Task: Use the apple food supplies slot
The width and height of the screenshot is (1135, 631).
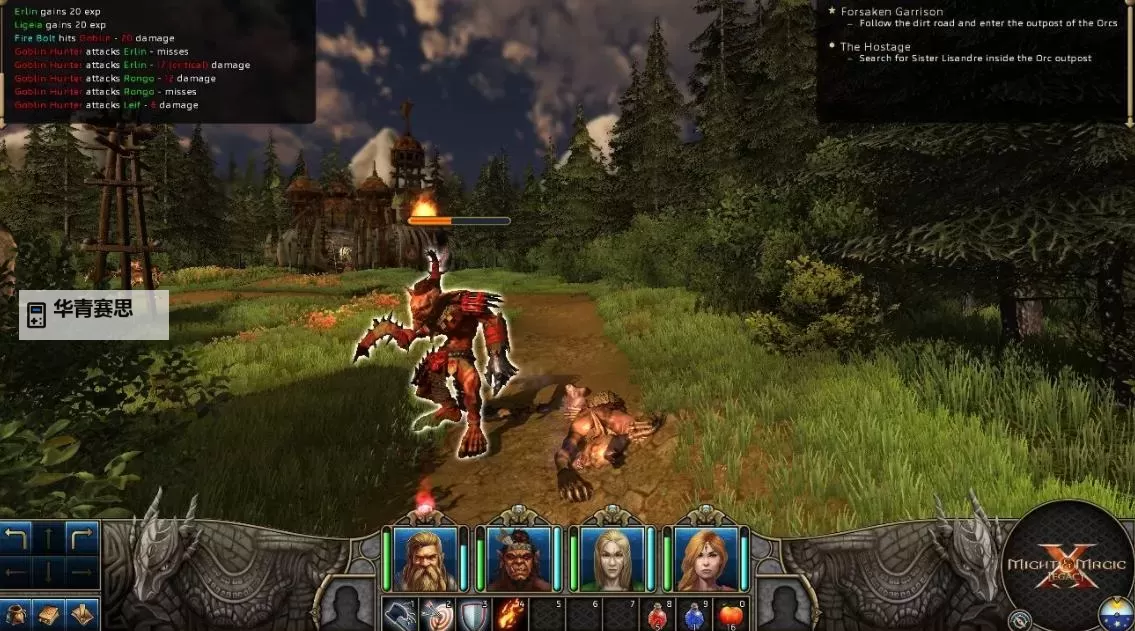Action: coord(732,615)
